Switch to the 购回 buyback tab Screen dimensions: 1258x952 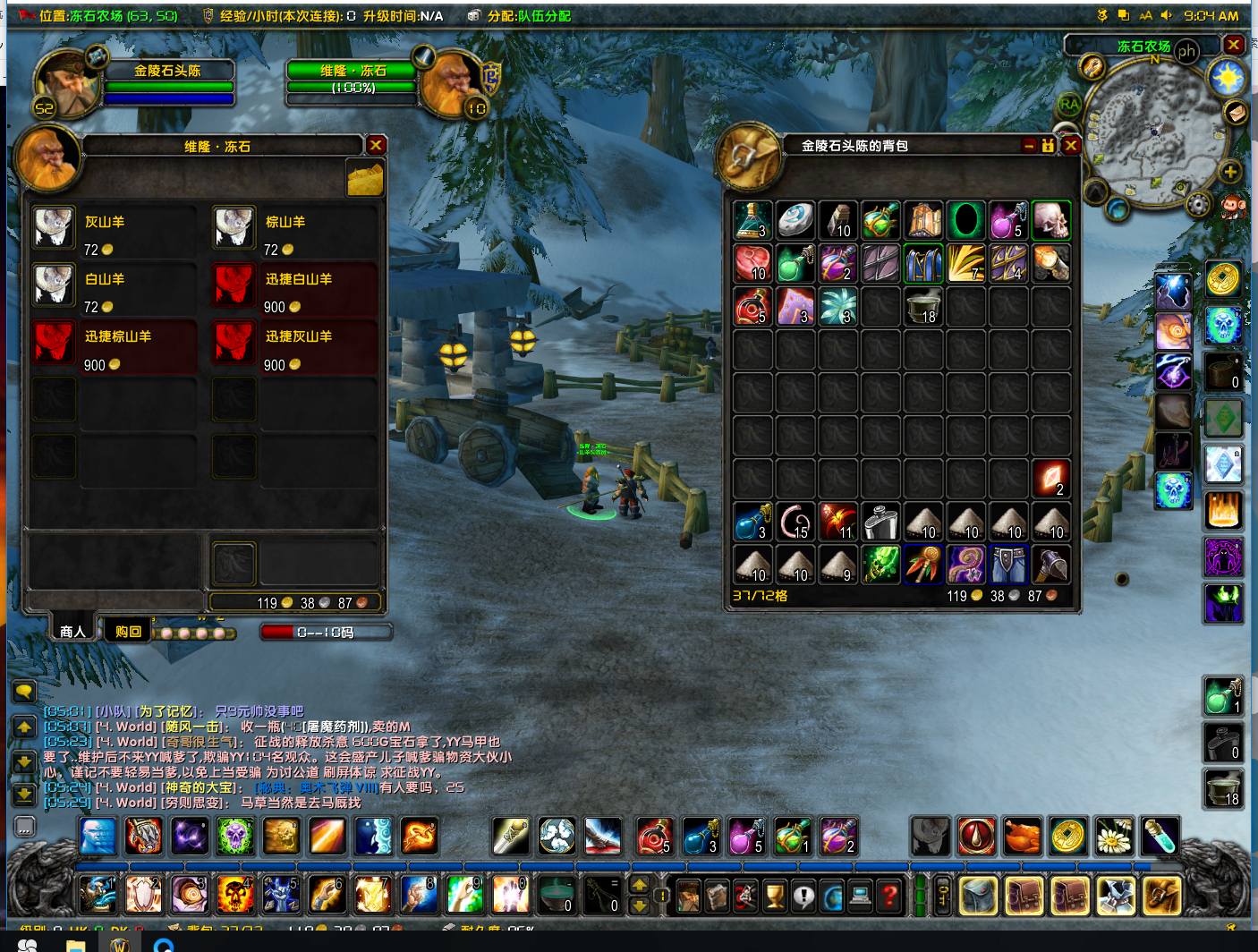tap(128, 631)
